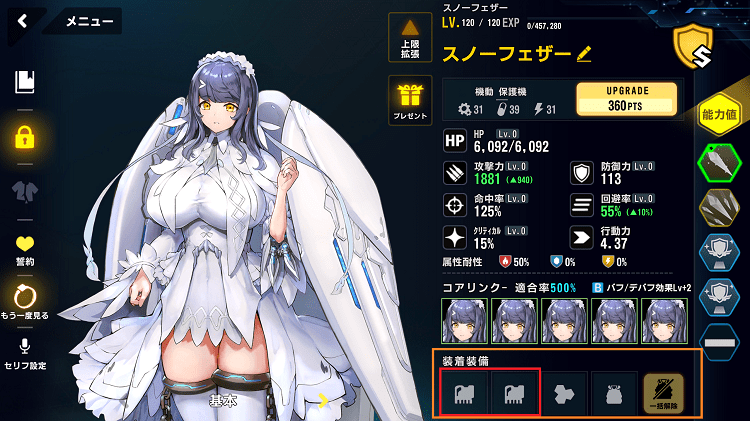Open the メニュー menu
This screenshot has width=750, height=421.
90,20
